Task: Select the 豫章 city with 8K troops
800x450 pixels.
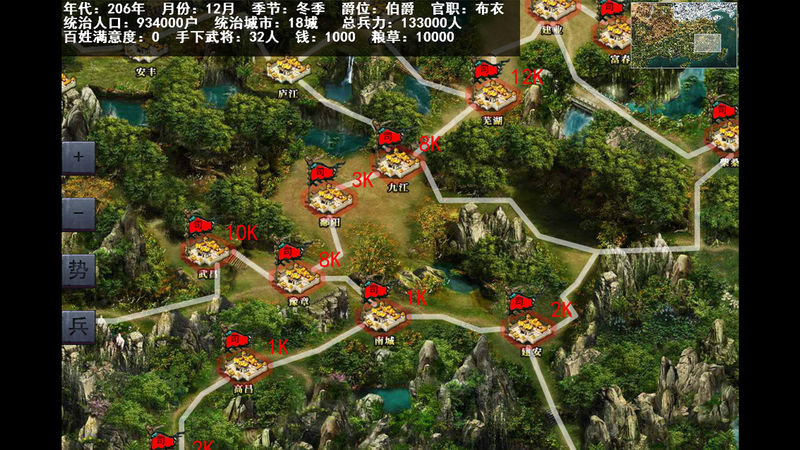Action: click(296, 274)
